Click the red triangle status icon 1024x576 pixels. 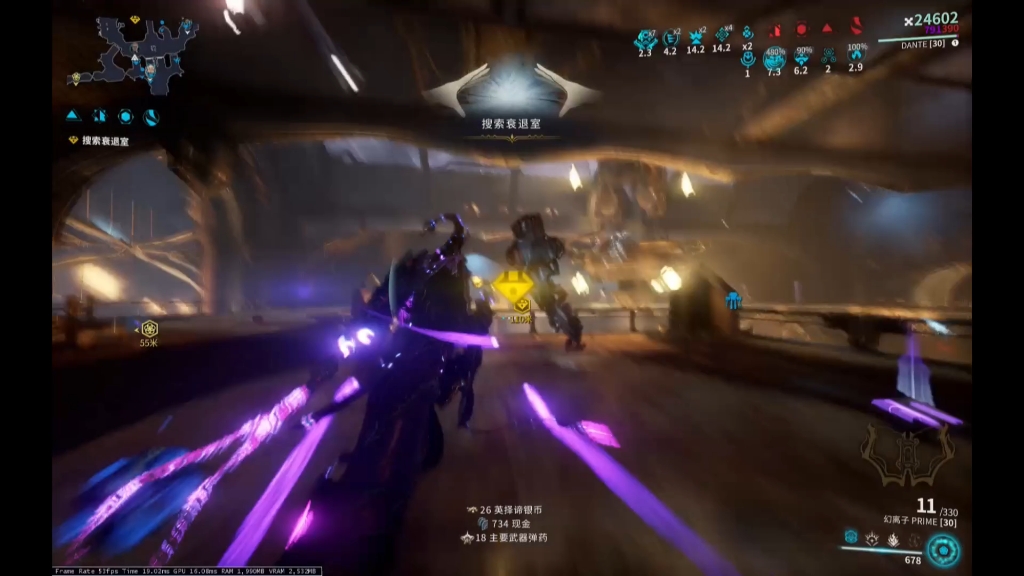coord(827,29)
